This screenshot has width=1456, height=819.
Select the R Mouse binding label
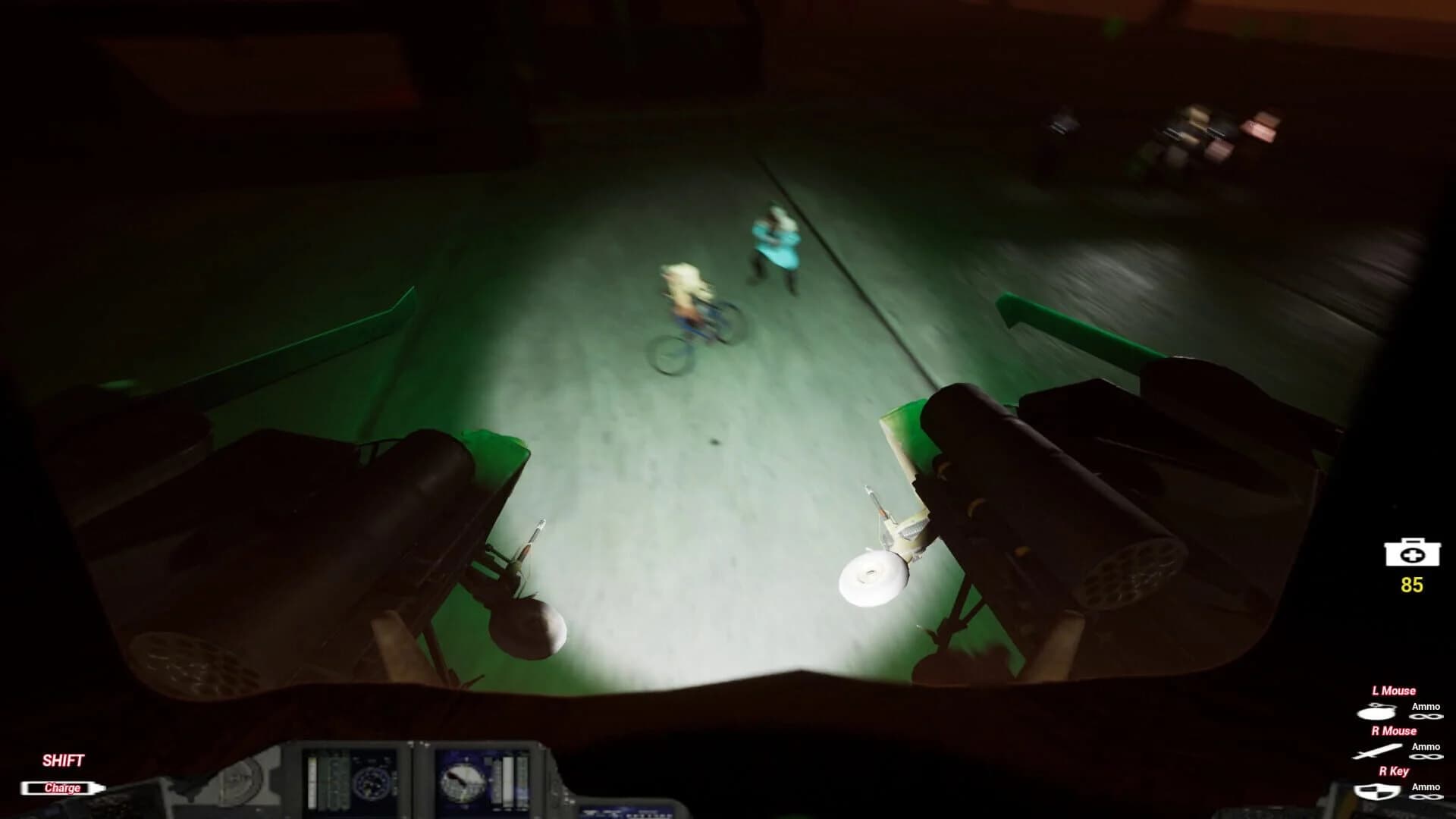coord(1393,730)
